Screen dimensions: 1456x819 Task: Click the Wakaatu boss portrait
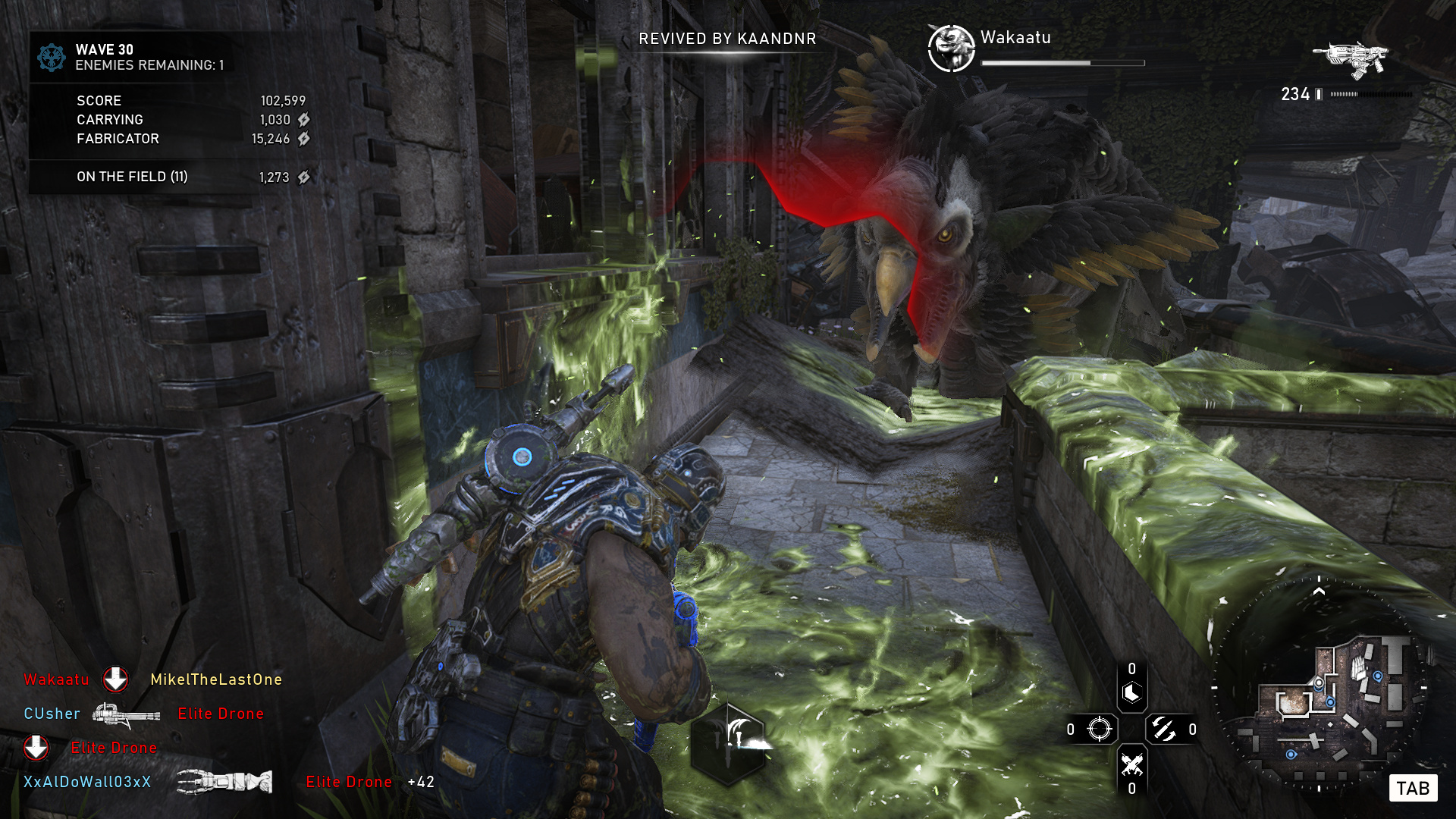coord(951,49)
